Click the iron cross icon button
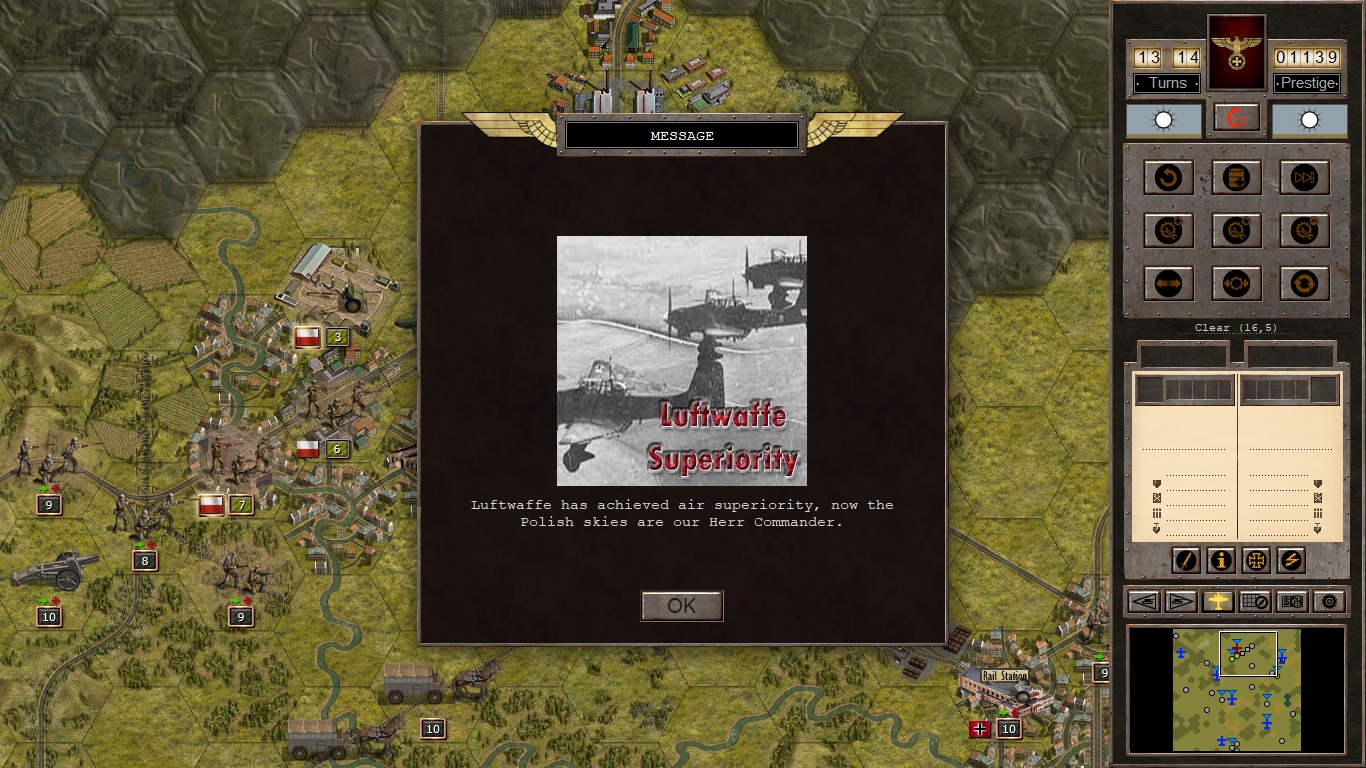 point(1256,560)
